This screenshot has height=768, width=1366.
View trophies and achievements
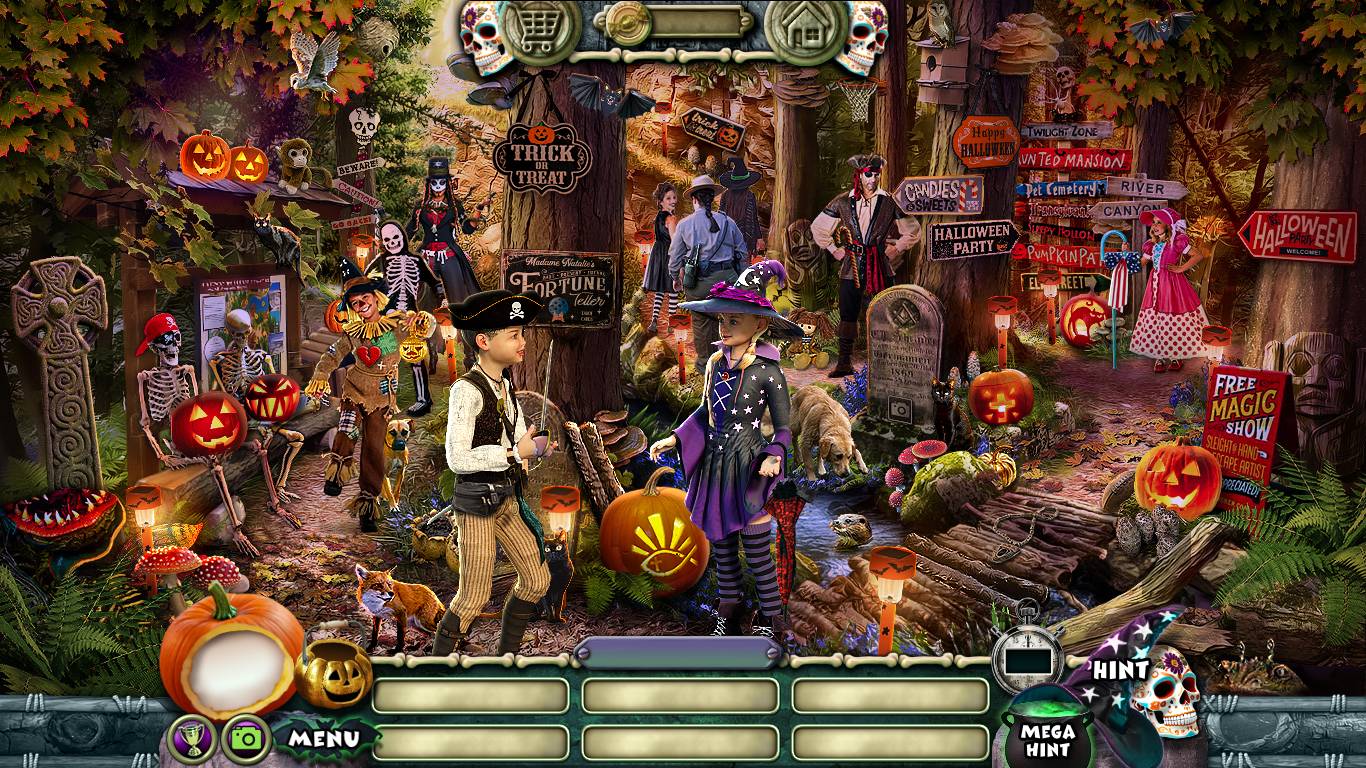[193, 739]
